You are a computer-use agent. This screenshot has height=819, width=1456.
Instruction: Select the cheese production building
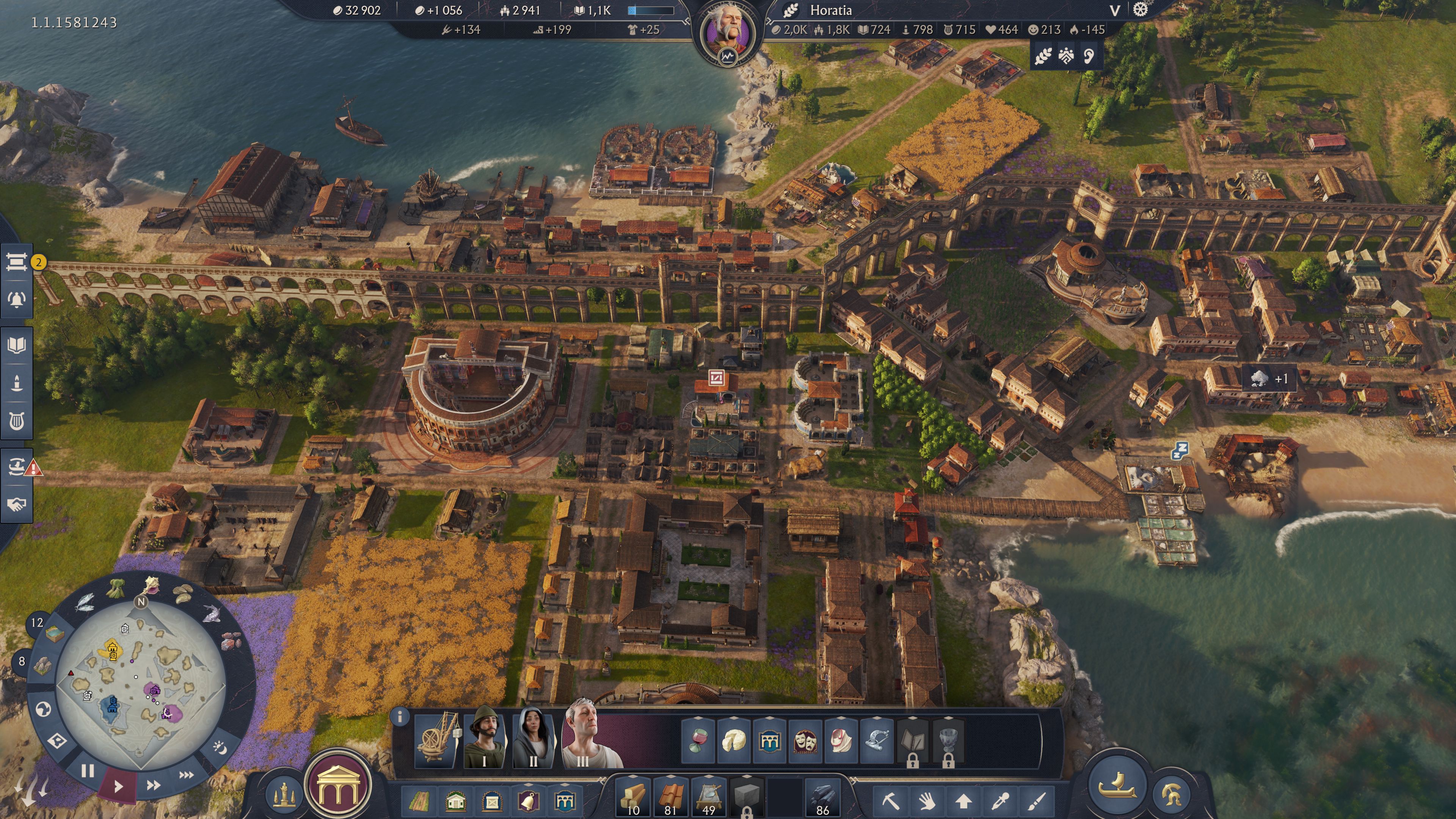tap(733, 741)
